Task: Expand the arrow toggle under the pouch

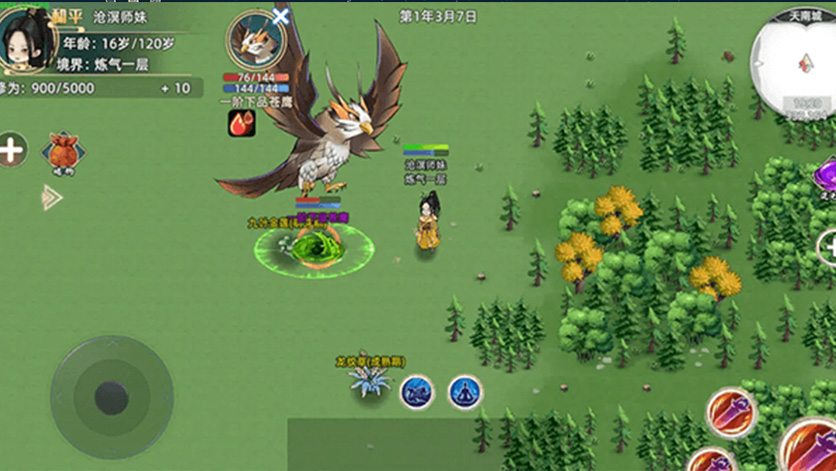Action: coord(51,197)
